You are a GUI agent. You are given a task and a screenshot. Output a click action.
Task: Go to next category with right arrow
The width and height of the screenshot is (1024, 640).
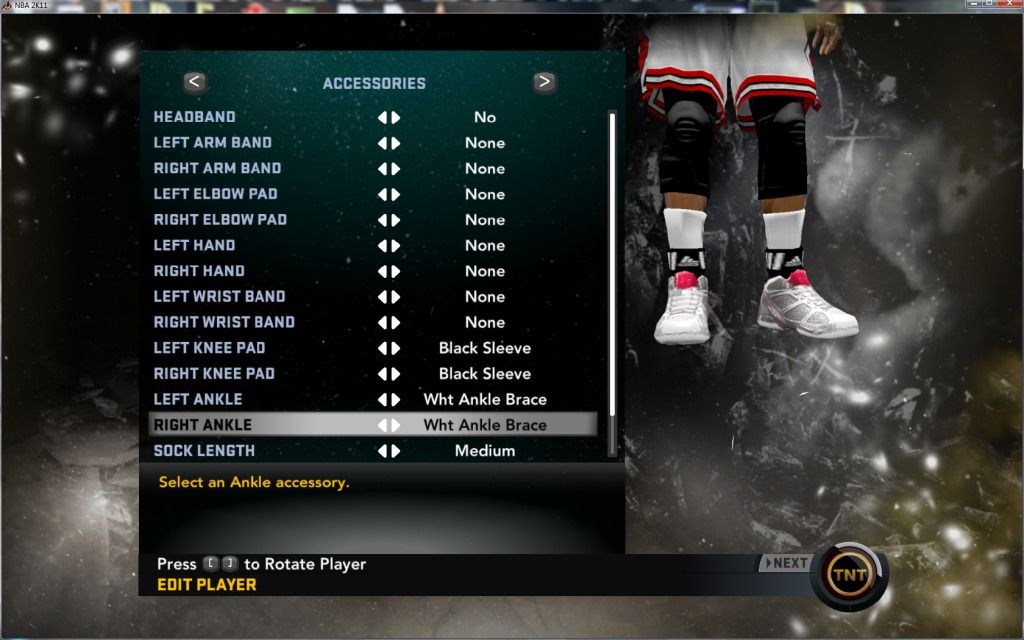tap(544, 82)
